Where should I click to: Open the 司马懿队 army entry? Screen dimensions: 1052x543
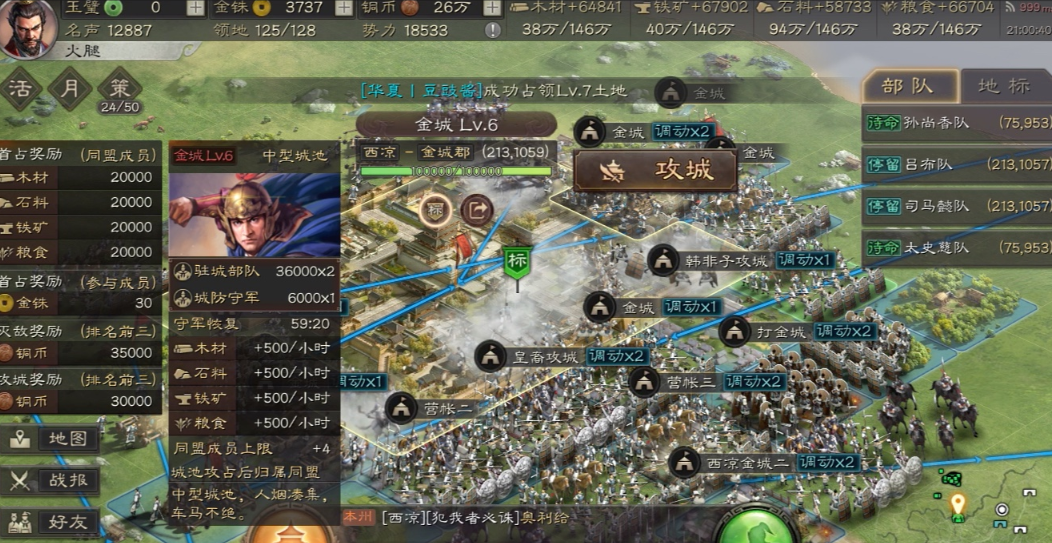click(956, 206)
